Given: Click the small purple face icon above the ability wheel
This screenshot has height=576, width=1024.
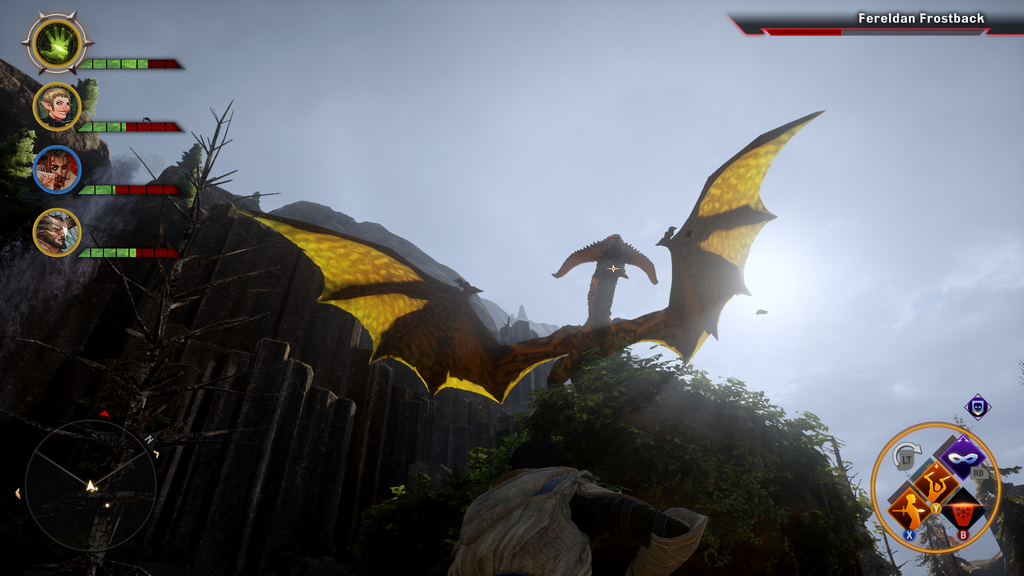Looking at the screenshot, I should [x=977, y=406].
